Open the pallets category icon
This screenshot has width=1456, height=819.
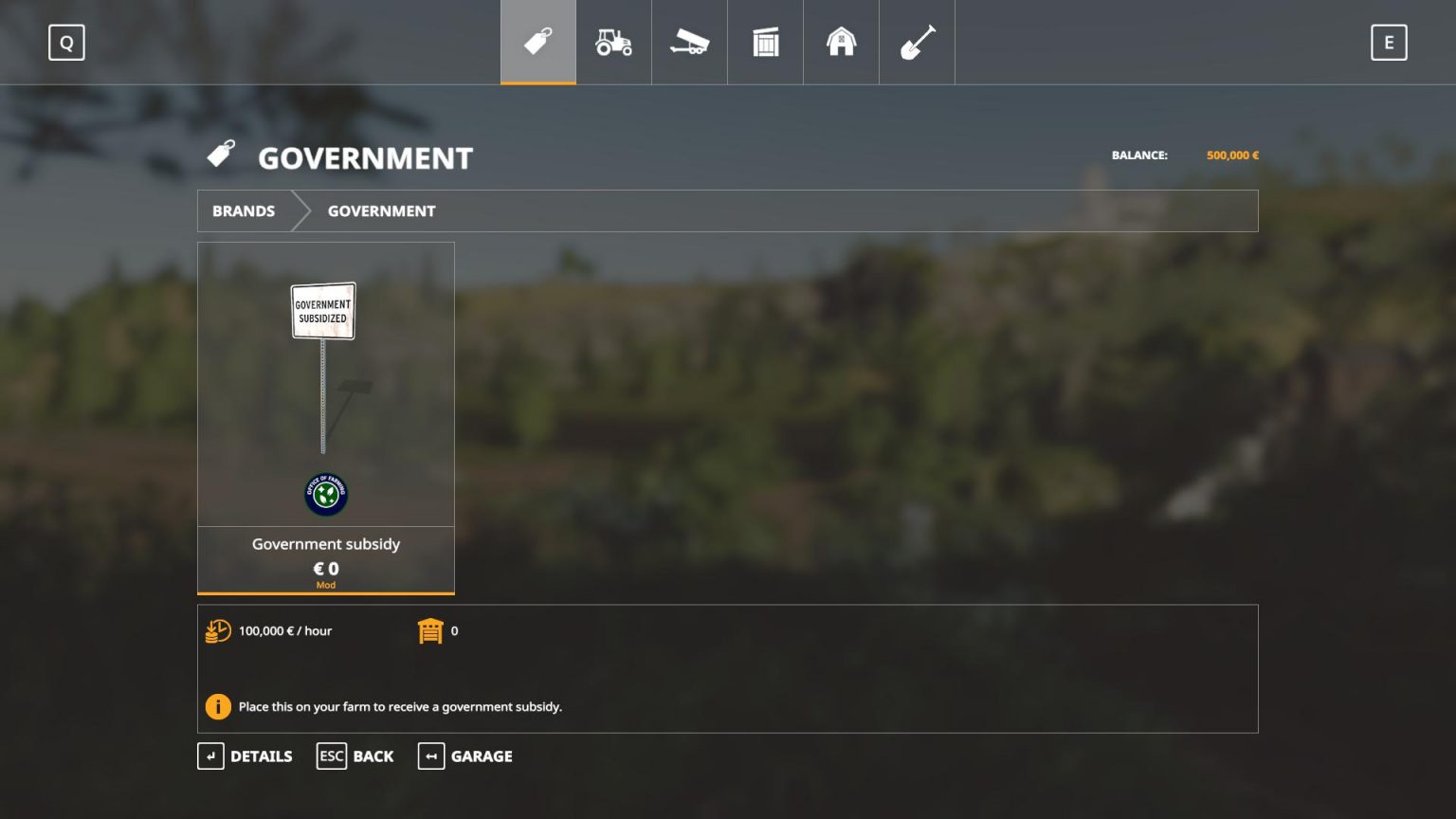(765, 42)
